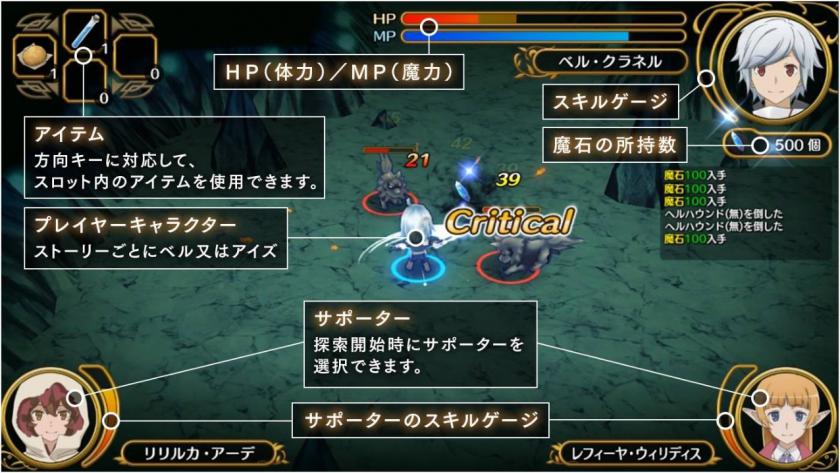Use the brown pouch item slot

tap(35, 57)
